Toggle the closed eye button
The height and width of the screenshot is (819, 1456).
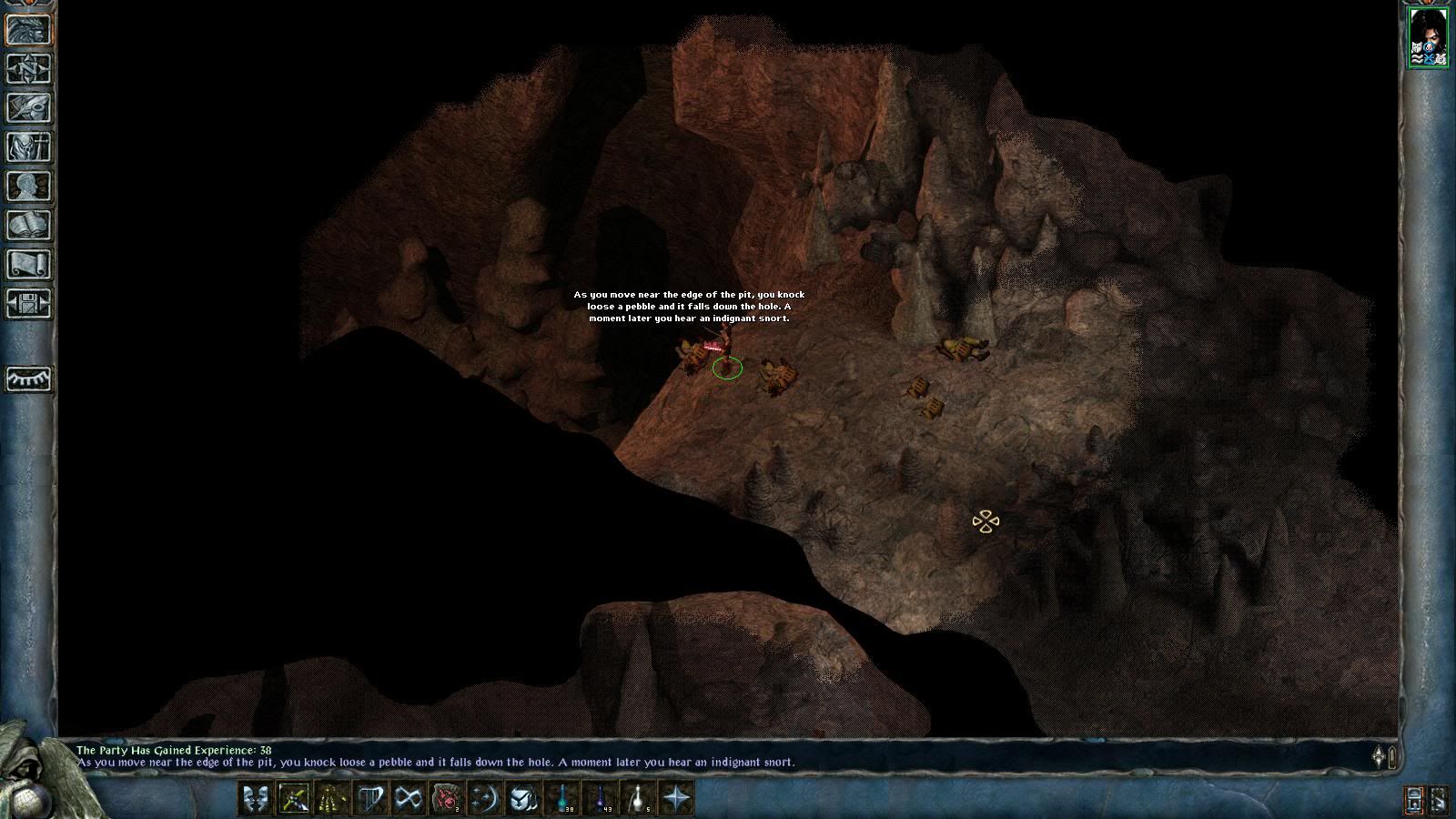pyautogui.click(x=28, y=379)
